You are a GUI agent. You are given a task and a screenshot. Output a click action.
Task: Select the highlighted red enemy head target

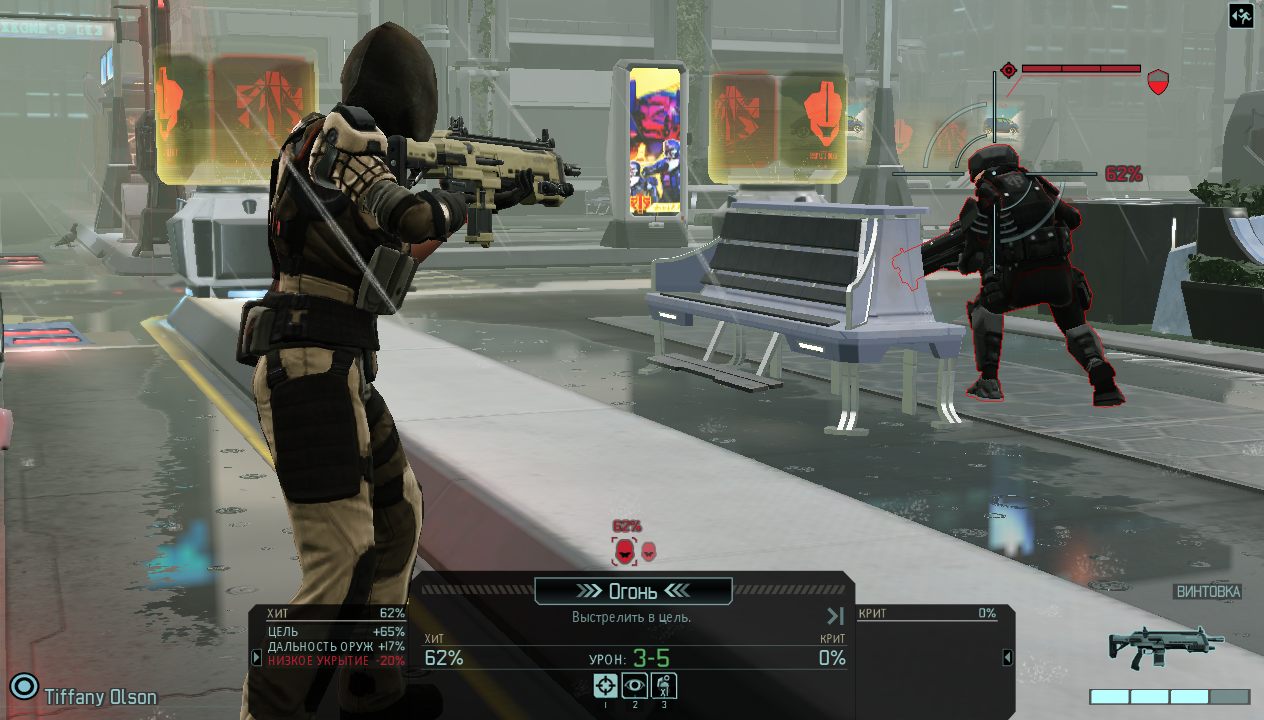tap(625, 550)
